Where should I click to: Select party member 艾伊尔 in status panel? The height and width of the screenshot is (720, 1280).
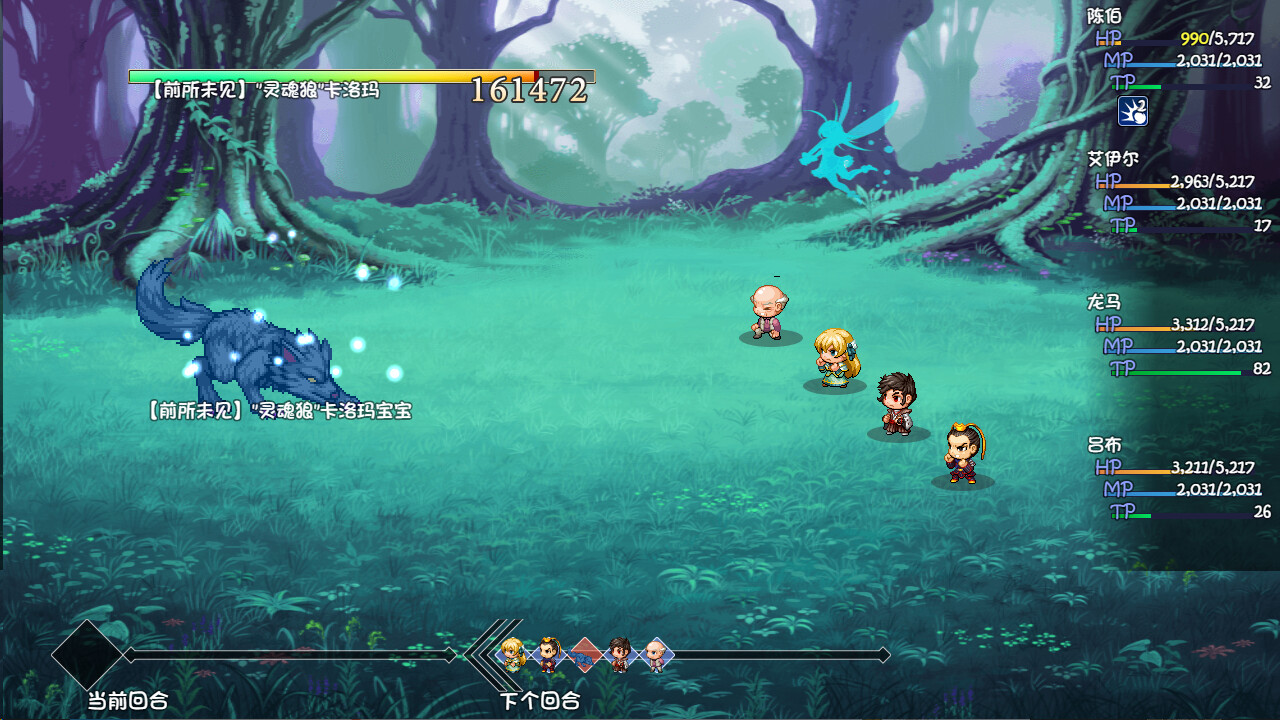click(x=1113, y=159)
